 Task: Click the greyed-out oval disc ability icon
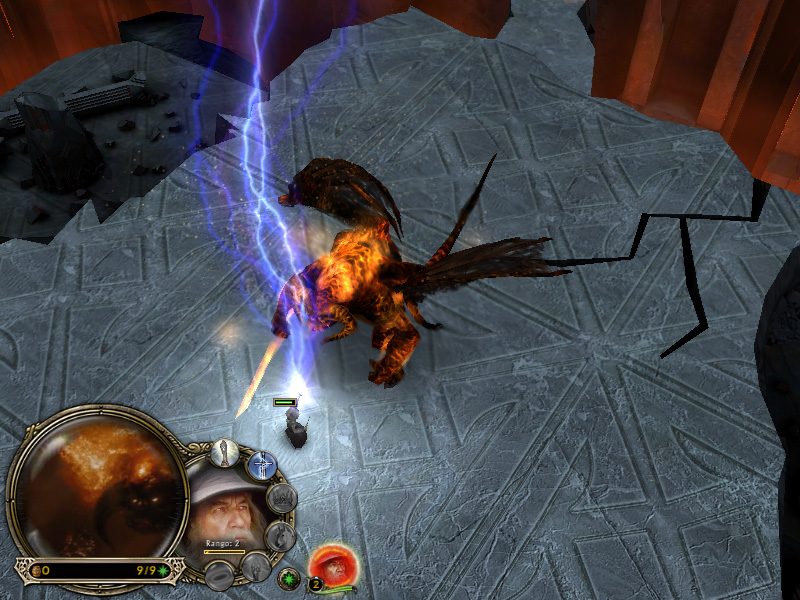(x=218, y=575)
